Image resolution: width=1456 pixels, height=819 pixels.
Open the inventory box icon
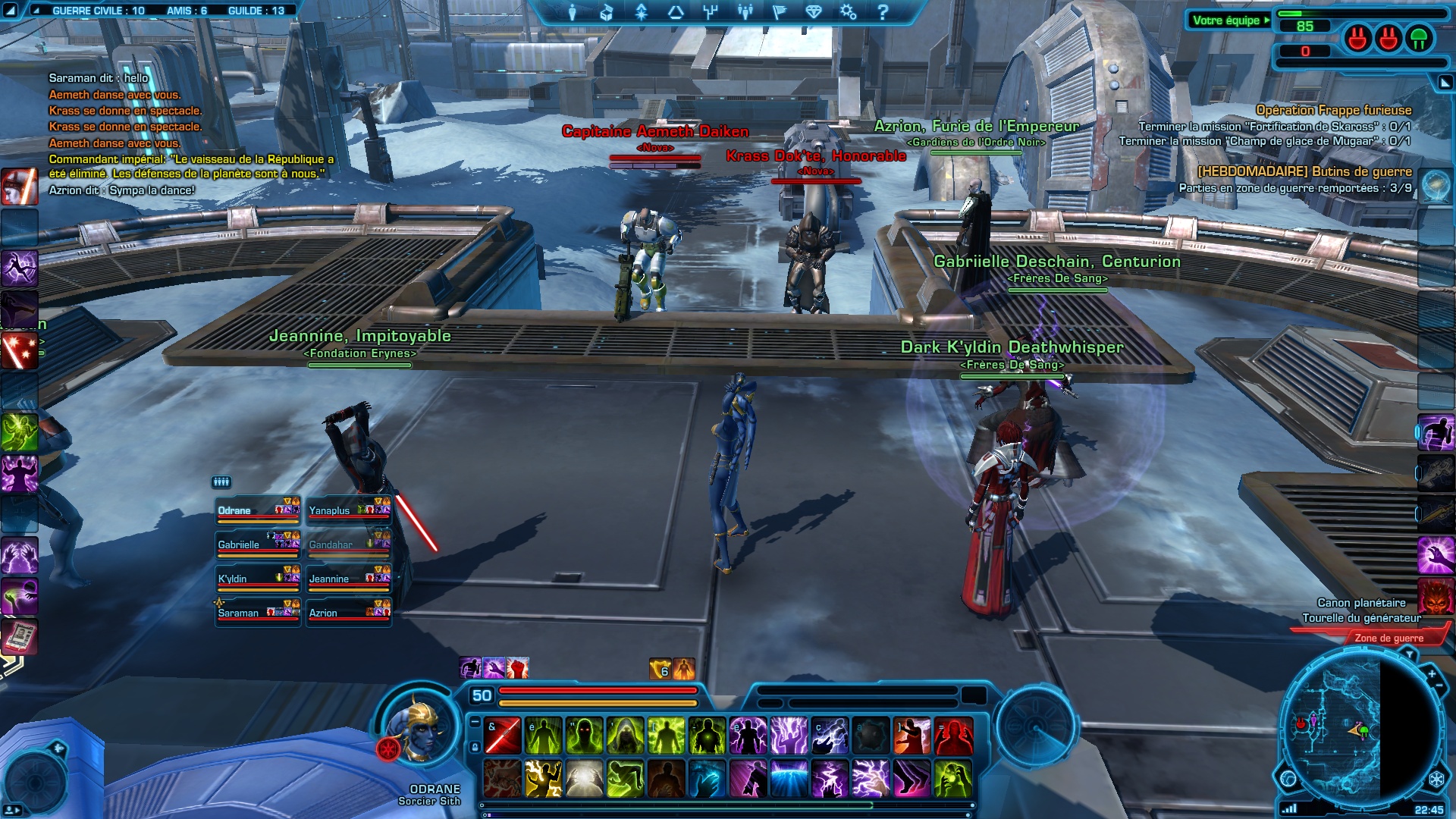(607, 12)
